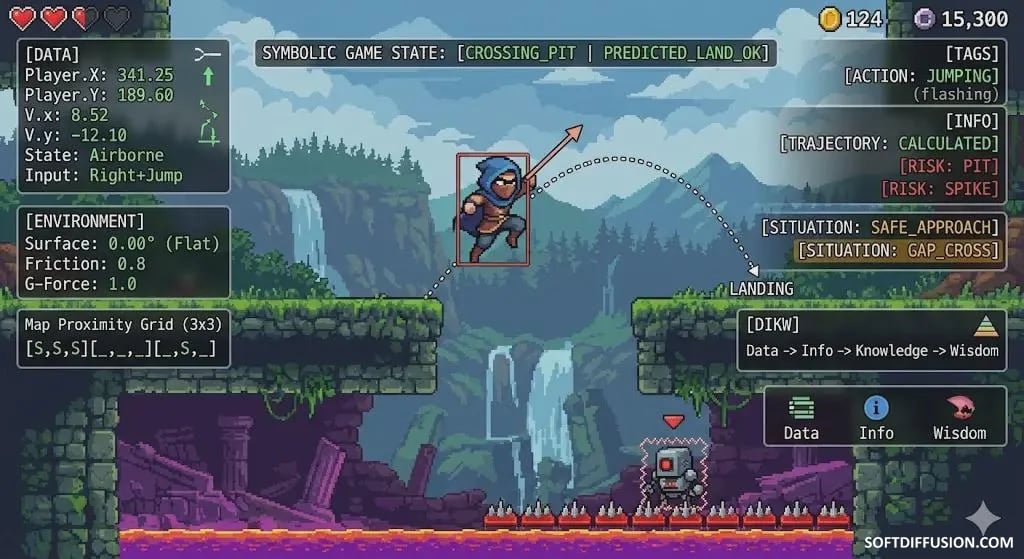Image resolution: width=1024 pixels, height=559 pixels.
Task: Activate the Wisdom button
Action: tap(959, 417)
